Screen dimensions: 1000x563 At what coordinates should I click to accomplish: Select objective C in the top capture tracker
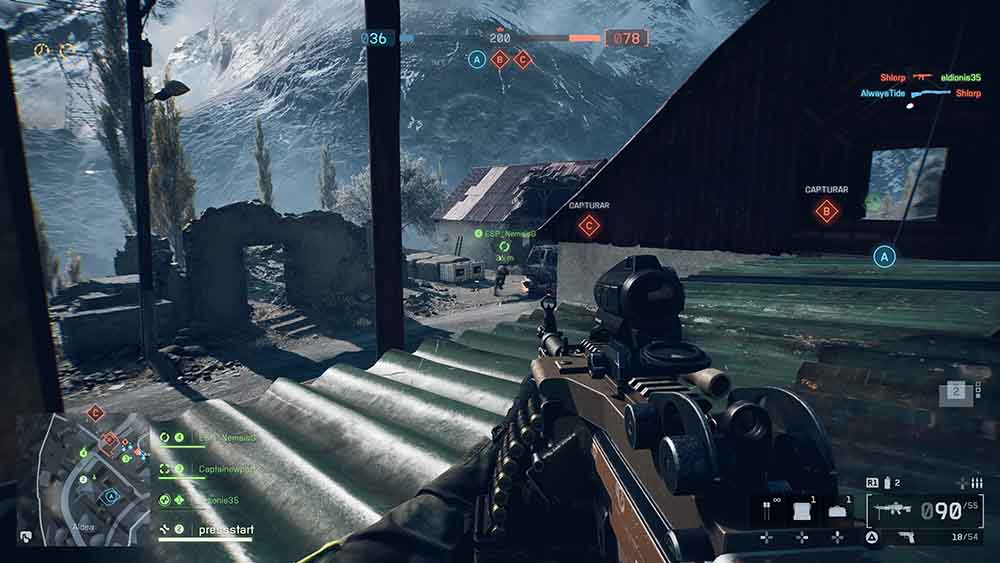tap(522, 59)
